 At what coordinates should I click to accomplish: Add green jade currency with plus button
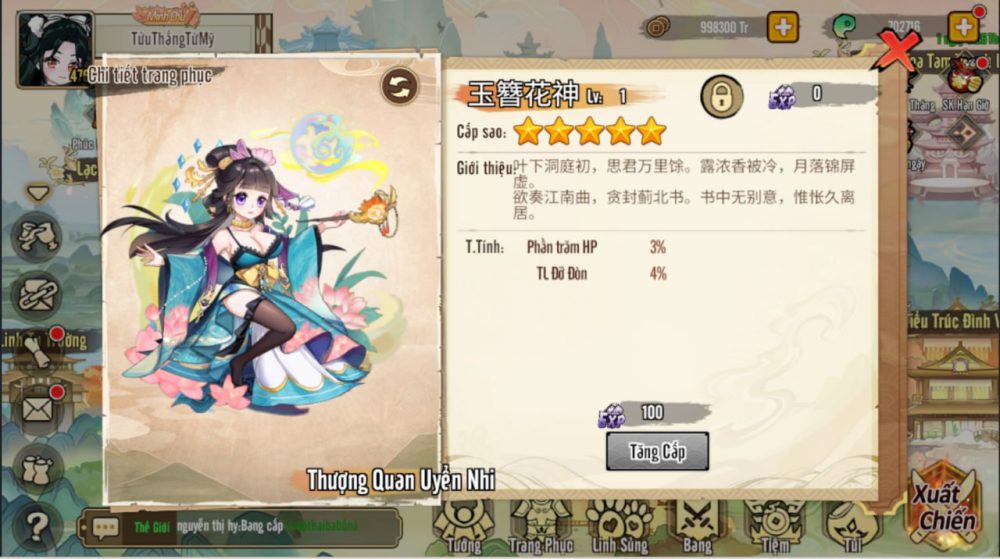(963, 27)
